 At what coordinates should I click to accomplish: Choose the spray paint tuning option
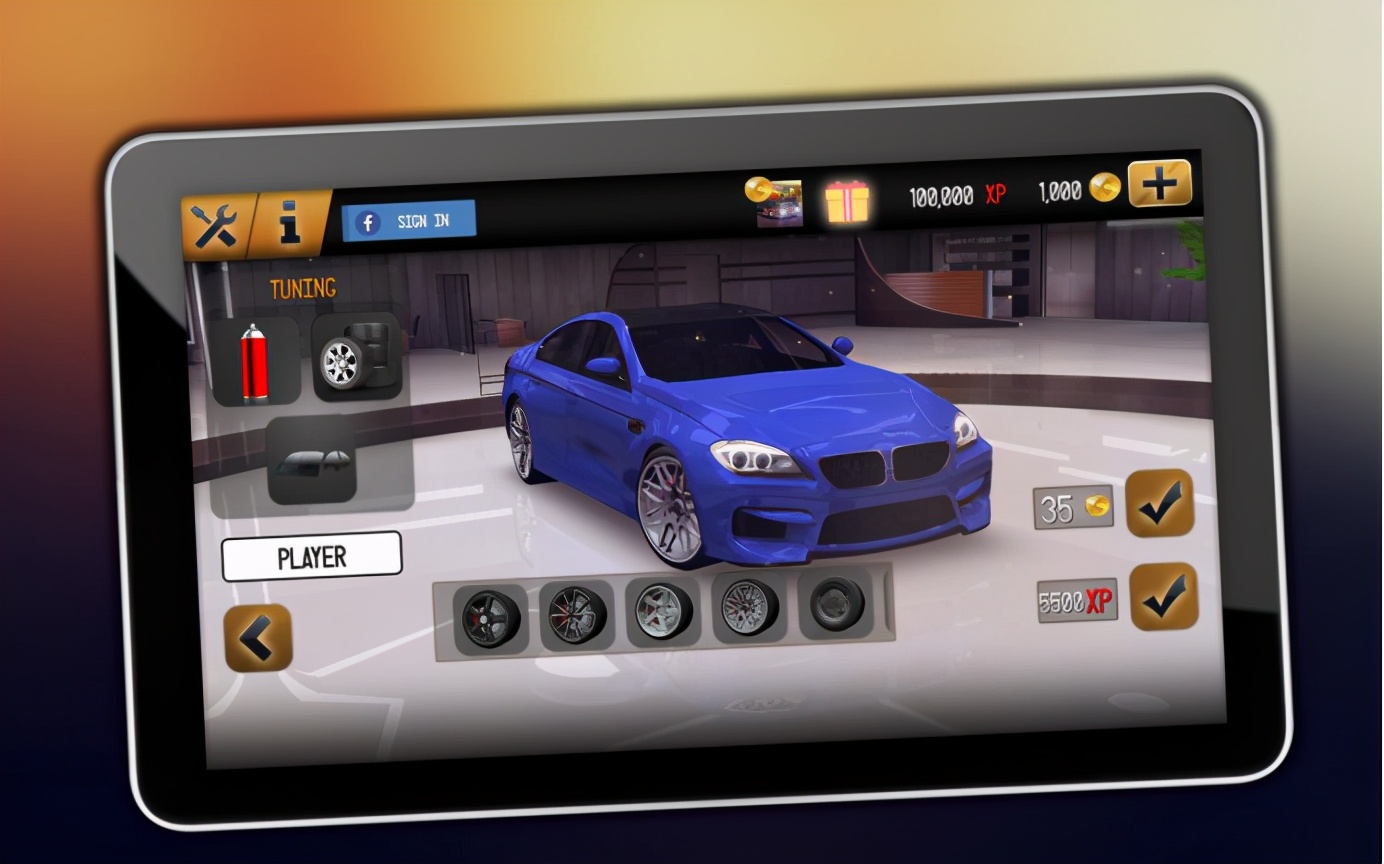point(255,362)
